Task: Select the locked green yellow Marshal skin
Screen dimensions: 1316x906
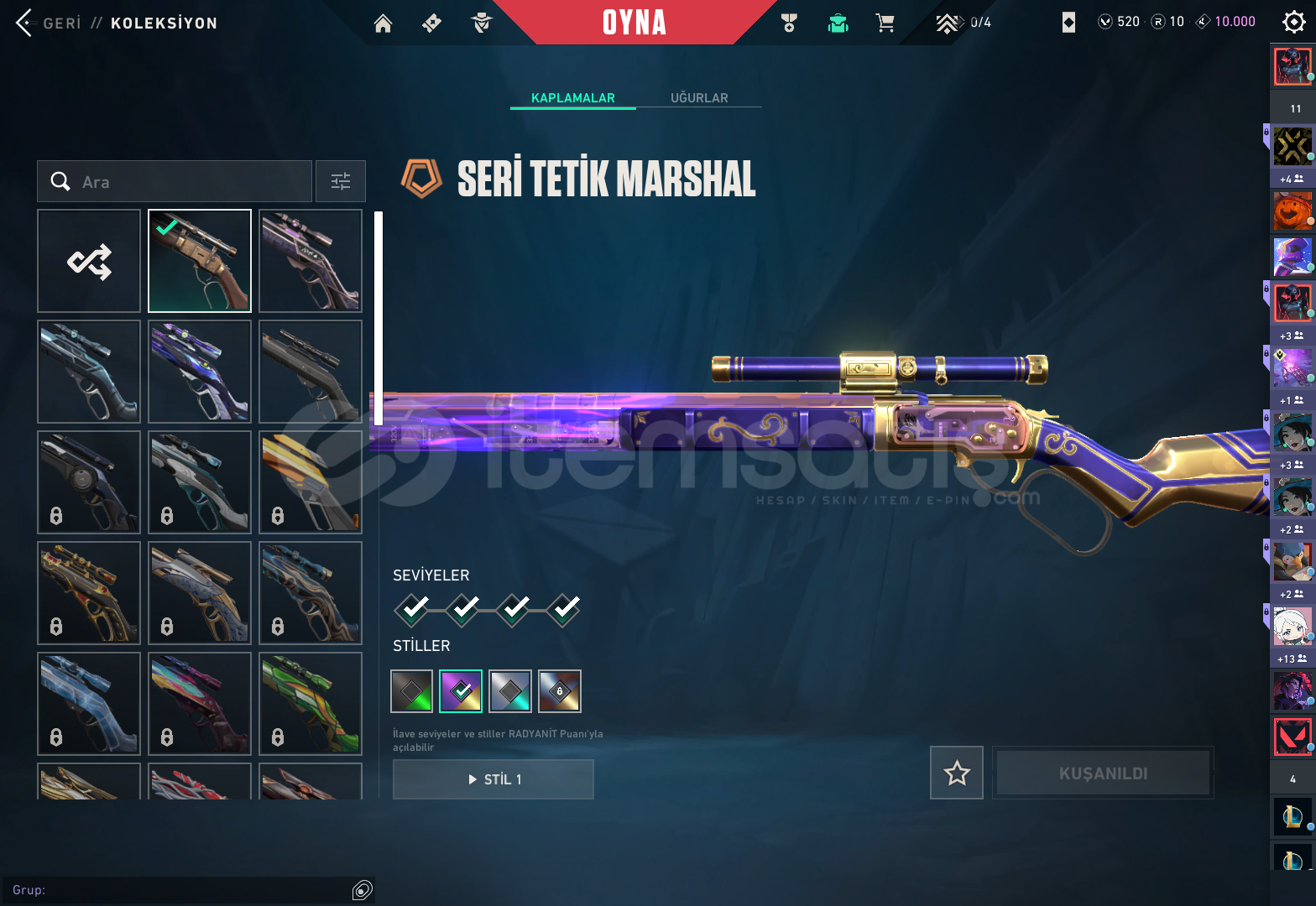Action: point(311,704)
